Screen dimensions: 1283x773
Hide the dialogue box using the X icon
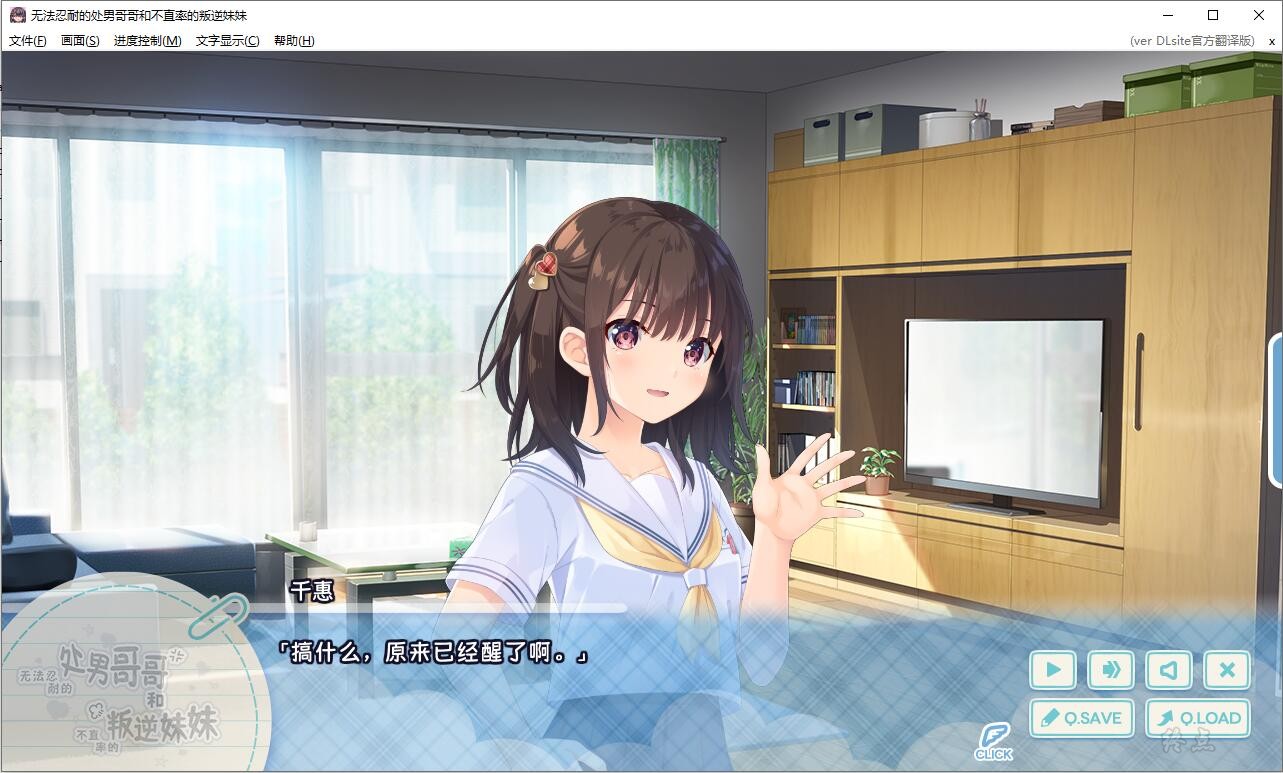point(1227,670)
